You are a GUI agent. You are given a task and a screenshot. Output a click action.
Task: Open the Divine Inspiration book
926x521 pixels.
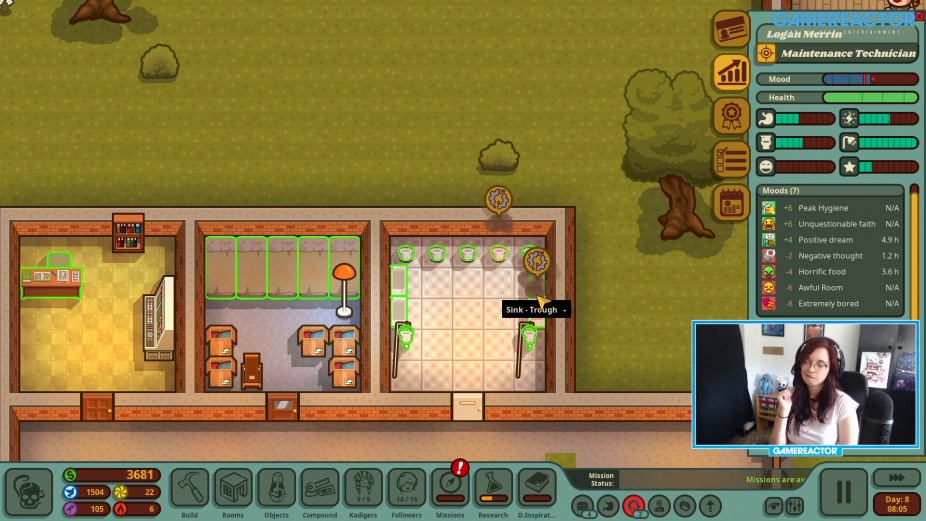click(x=537, y=489)
